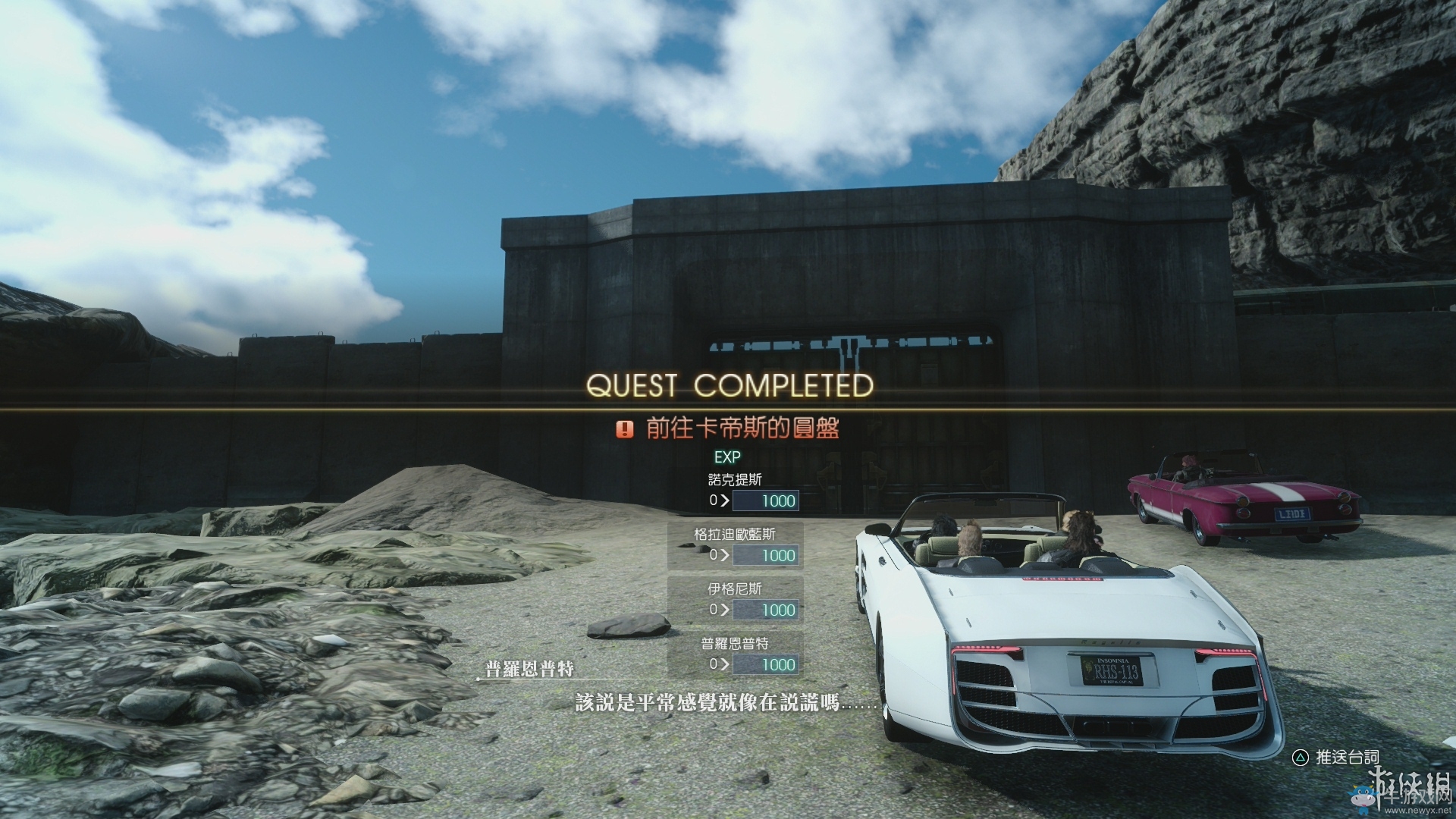Image resolution: width=1456 pixels, height=819 pixels.
Task: Pick the 普羅恩普特 EXP panel
Action: point(736,654)
